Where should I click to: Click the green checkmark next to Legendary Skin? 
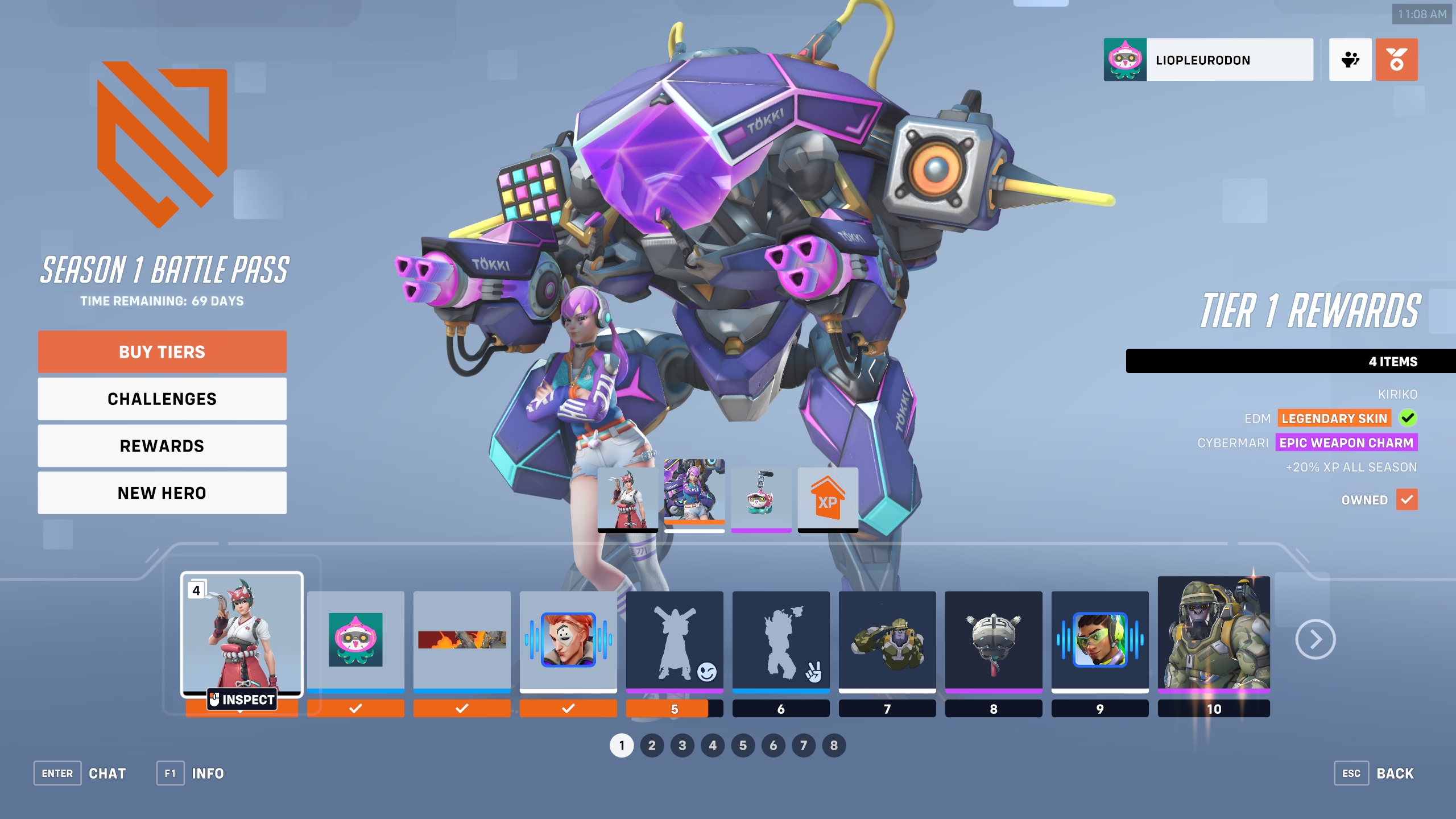pos(1408,418)
